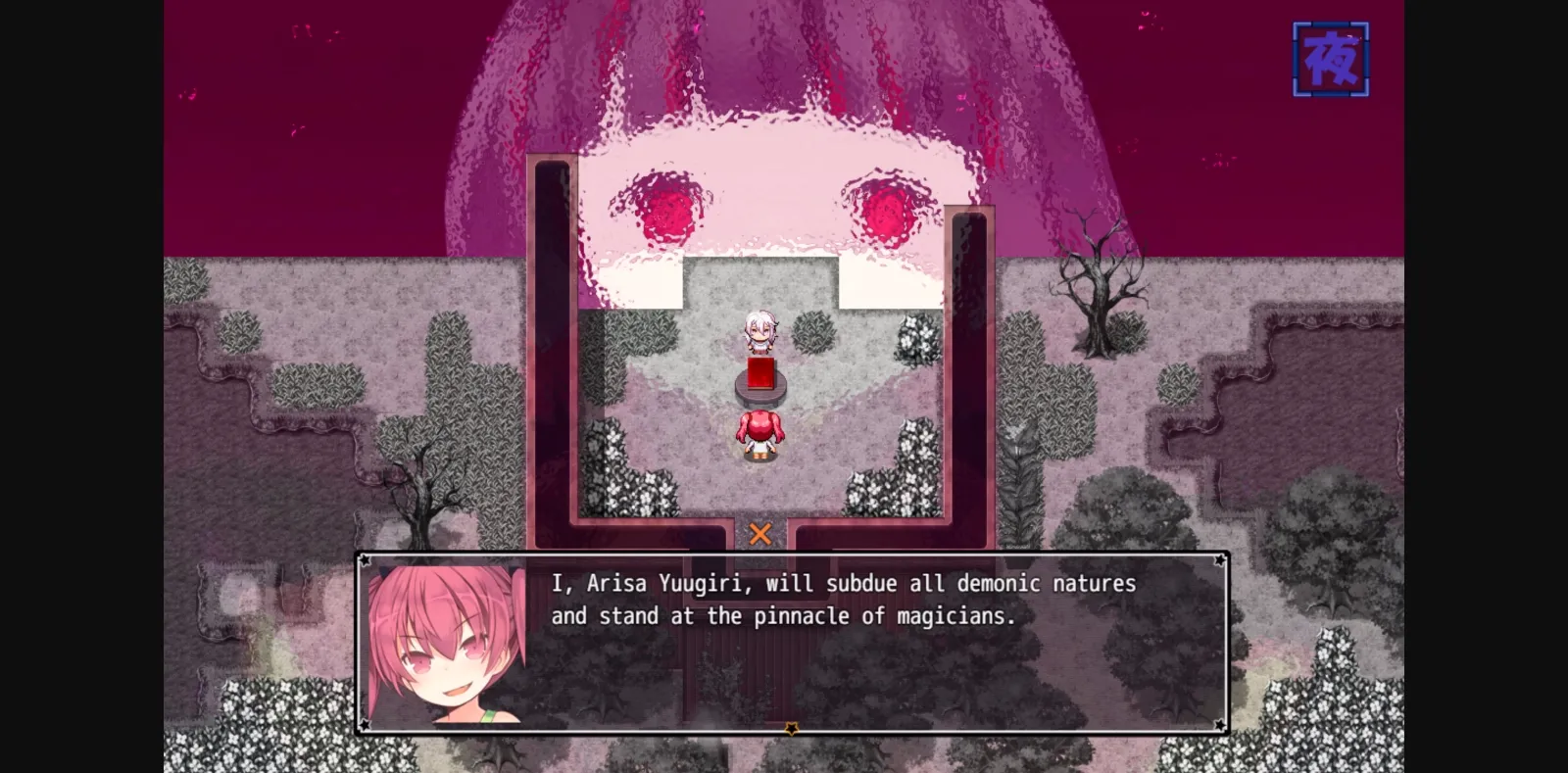Click the line about the pinnacle of magicians
1568x773 pixels.
pyautogui.click(x=784, y=616)
